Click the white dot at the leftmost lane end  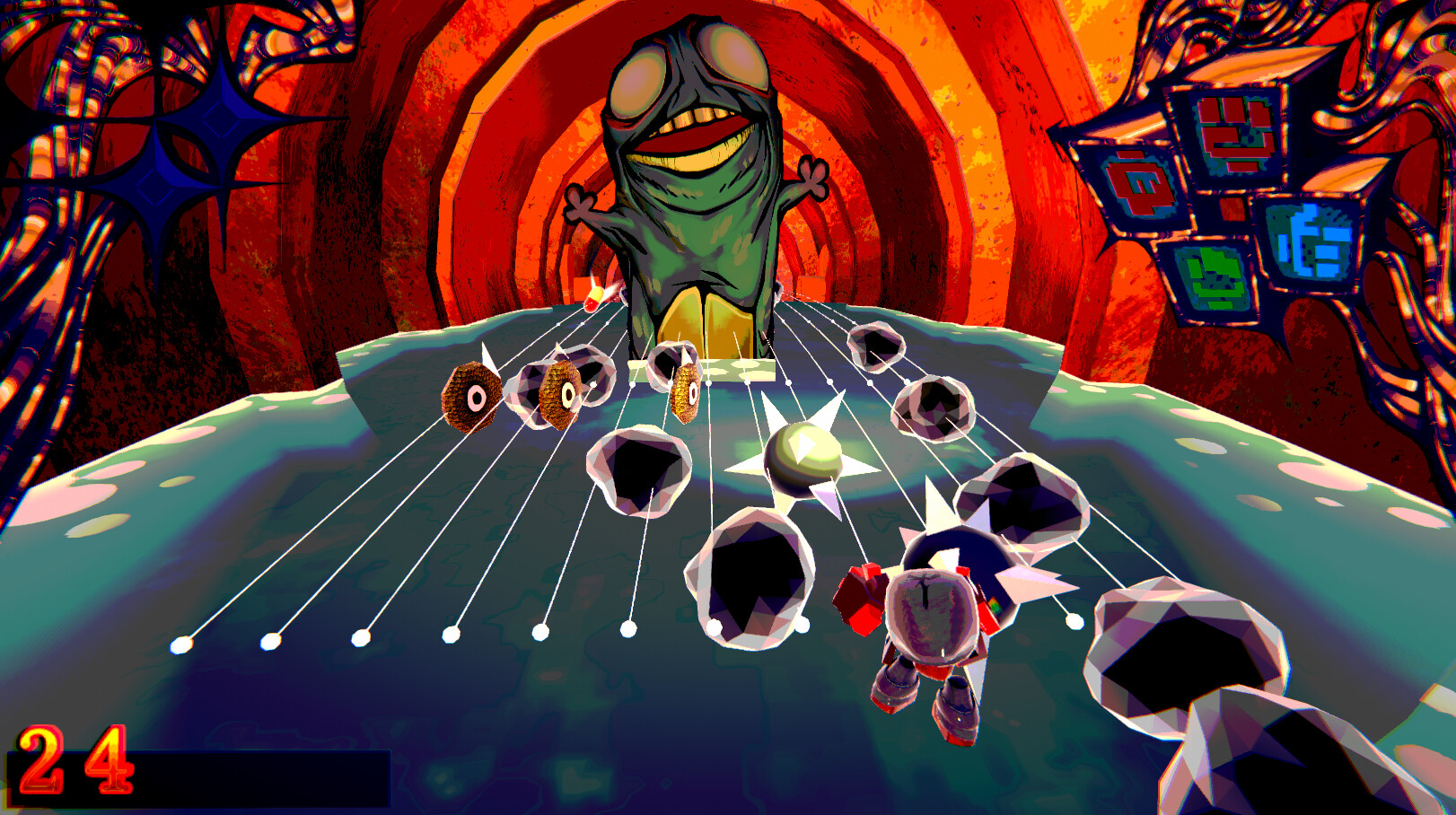(180, 647)
